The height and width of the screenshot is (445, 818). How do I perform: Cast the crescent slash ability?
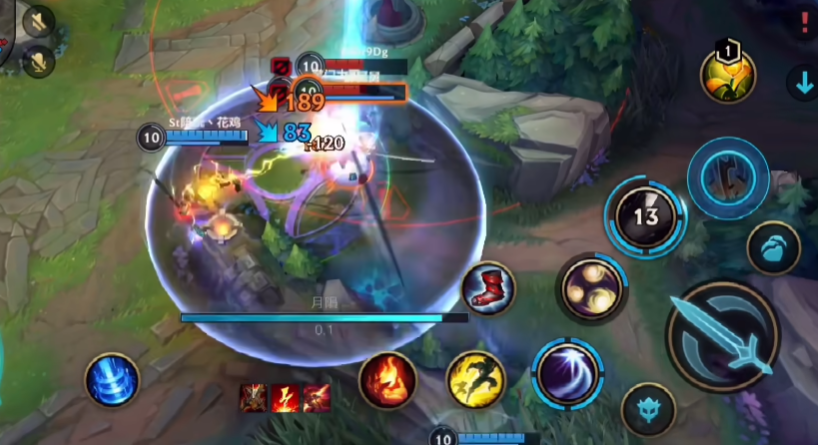pos(567,371)
